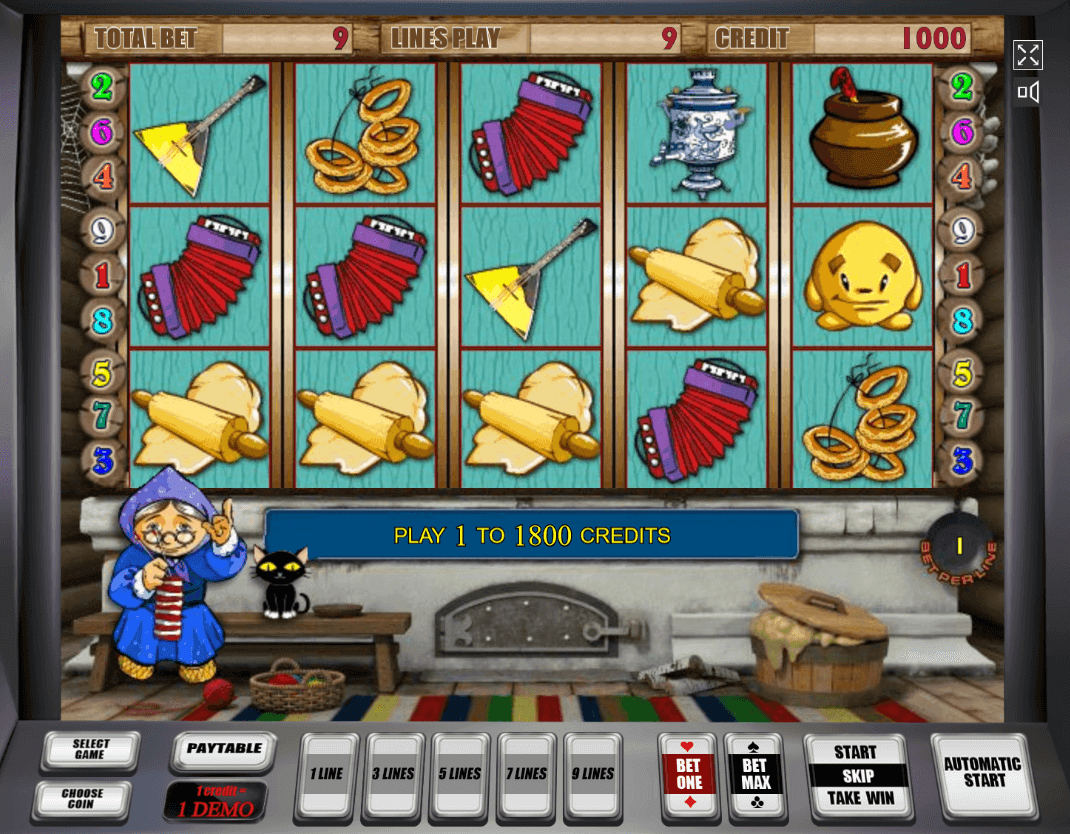This screenshot has height=834, width=1070.
Task: Click the Bet One button
Action: (x=689, y=775)
